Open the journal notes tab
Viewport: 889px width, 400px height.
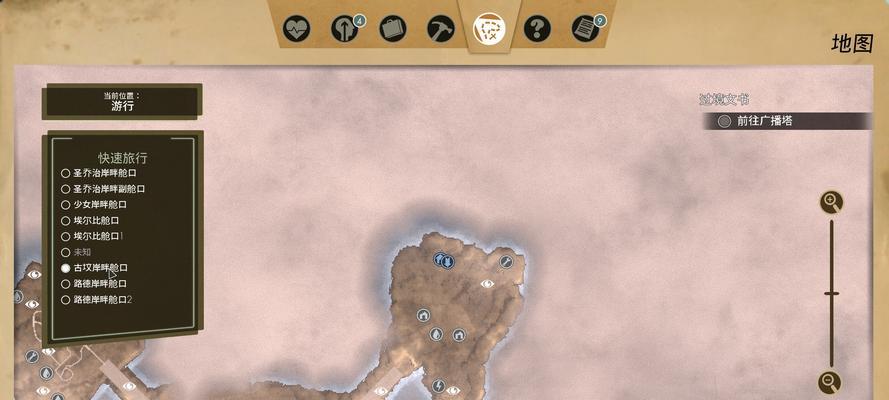click(x=584, y=28)
